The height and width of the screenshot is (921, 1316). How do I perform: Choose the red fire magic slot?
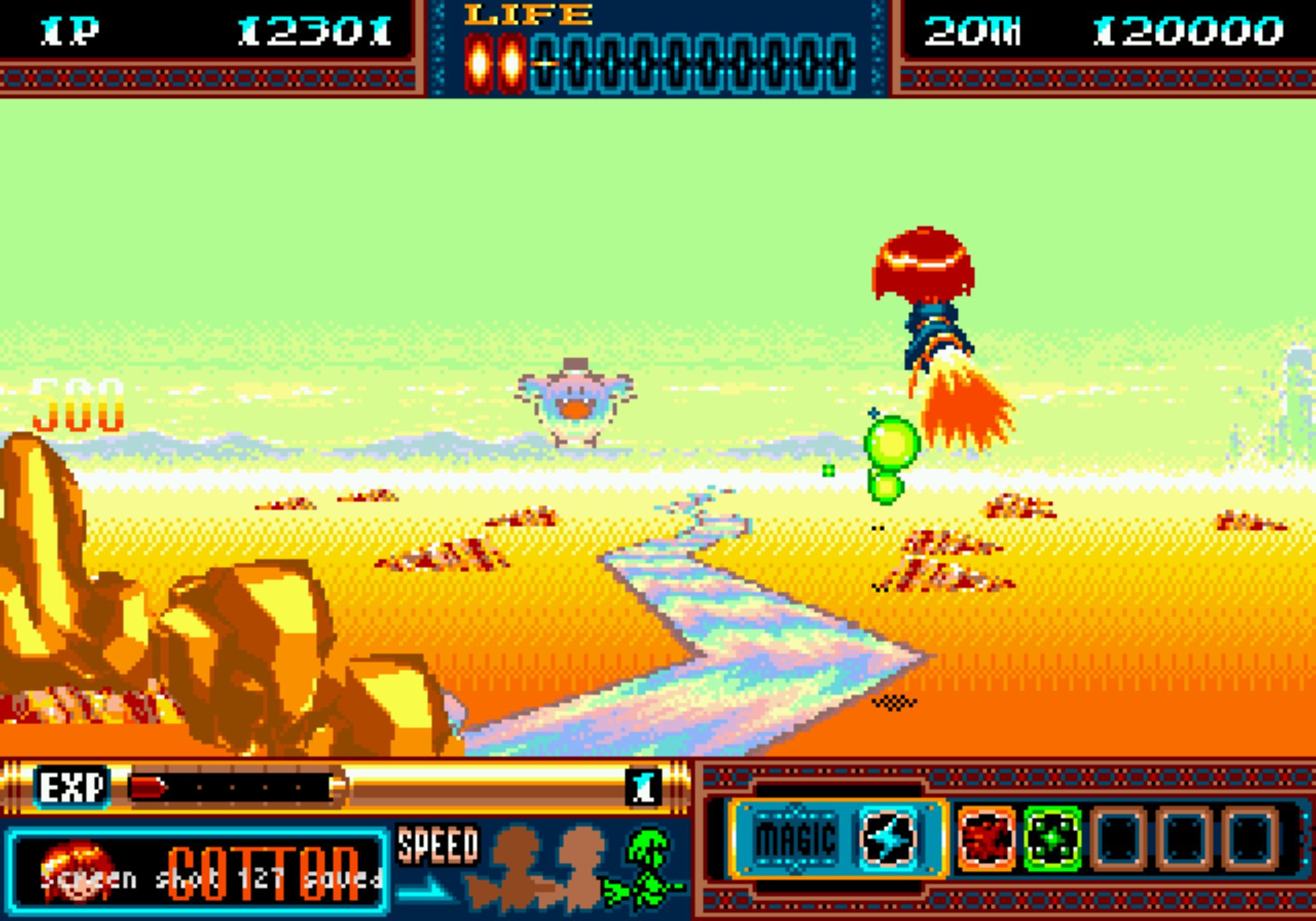986,838
